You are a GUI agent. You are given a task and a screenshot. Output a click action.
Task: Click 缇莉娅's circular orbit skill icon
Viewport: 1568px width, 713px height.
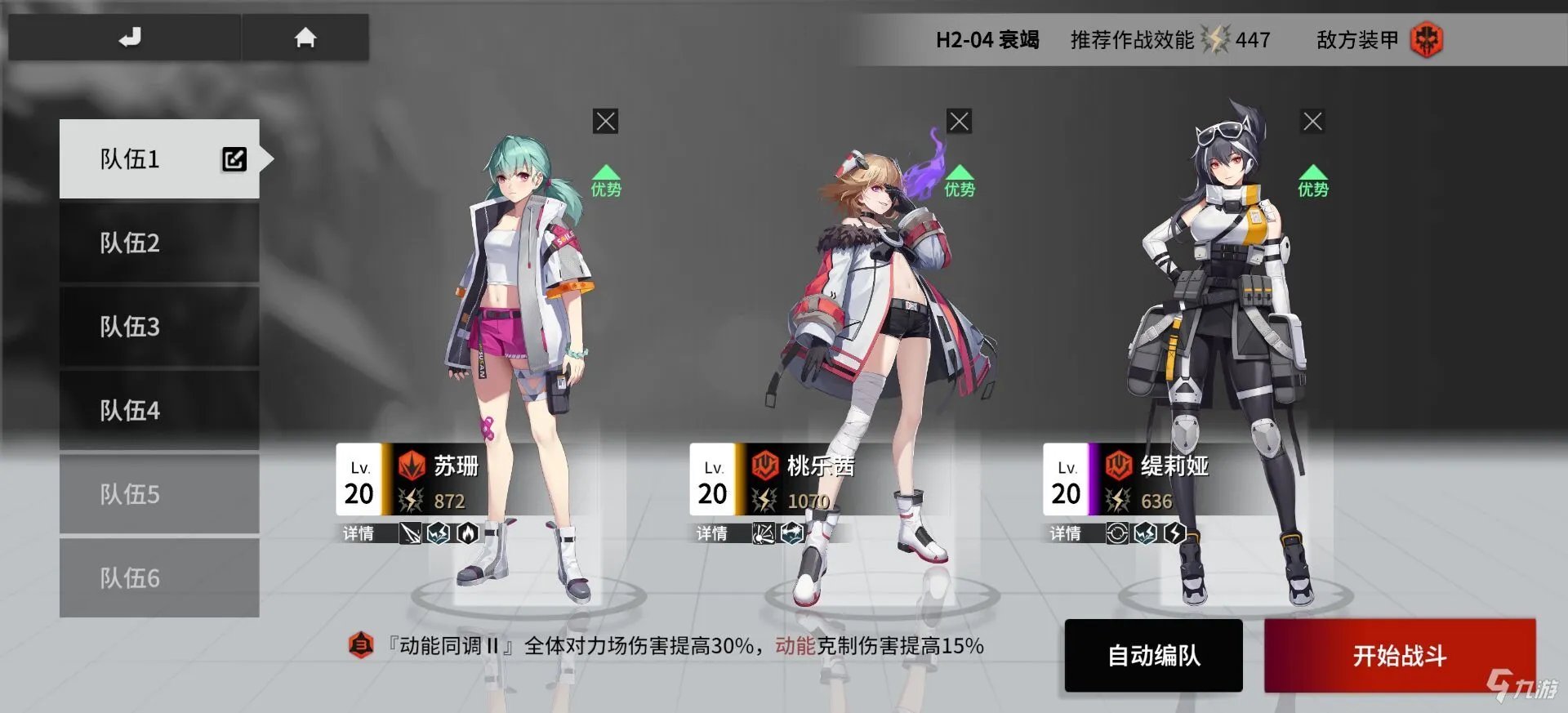pyautogui.click(x=1118, y=534)
